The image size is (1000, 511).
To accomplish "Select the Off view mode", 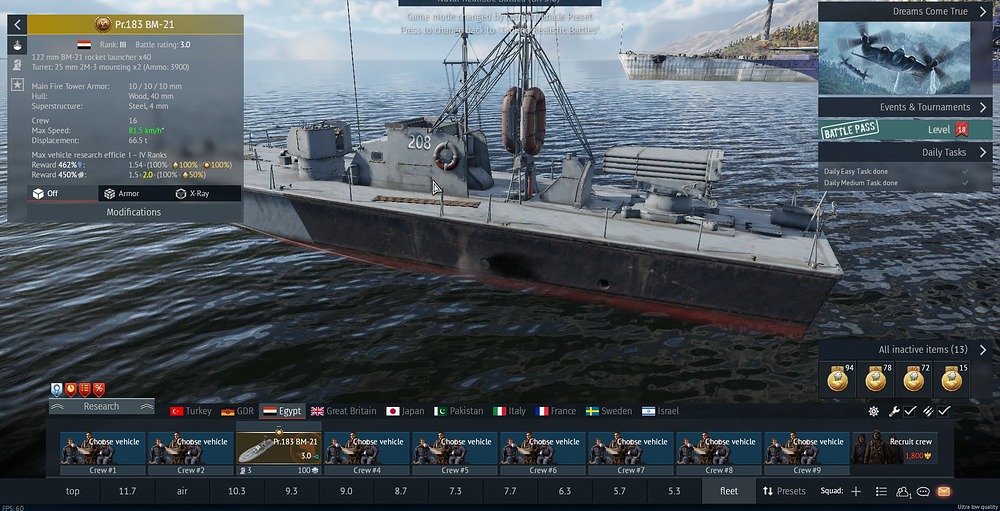I will [46, 194].
